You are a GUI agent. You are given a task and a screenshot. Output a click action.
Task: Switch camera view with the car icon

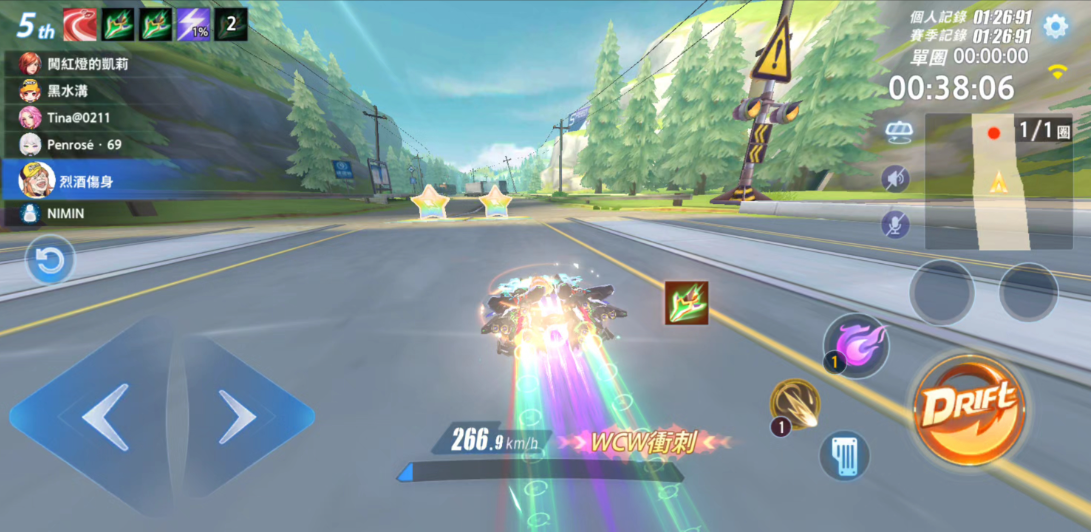click(x=897, y=133)
